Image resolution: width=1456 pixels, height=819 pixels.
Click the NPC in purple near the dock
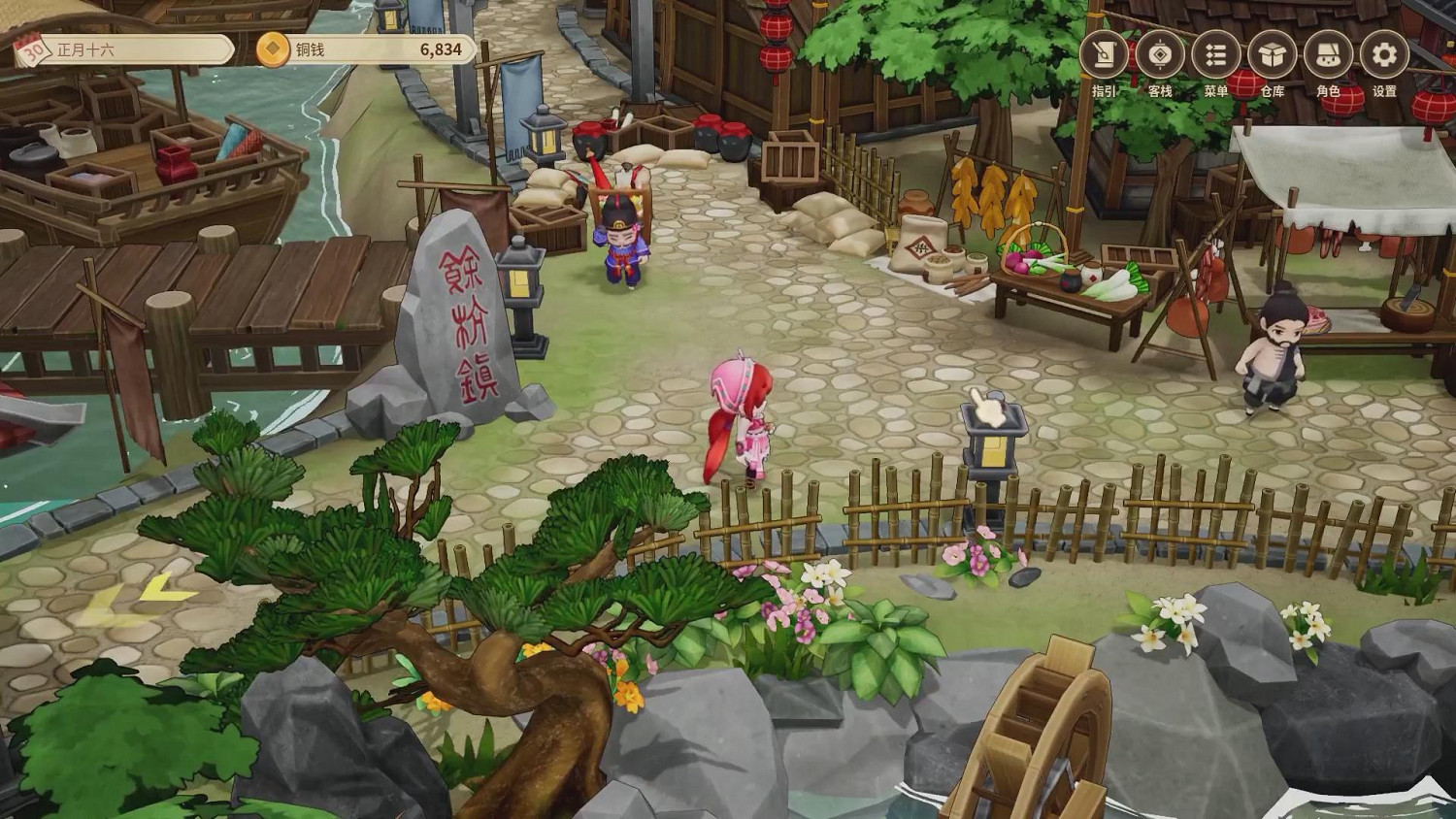[x=623, y=247]
